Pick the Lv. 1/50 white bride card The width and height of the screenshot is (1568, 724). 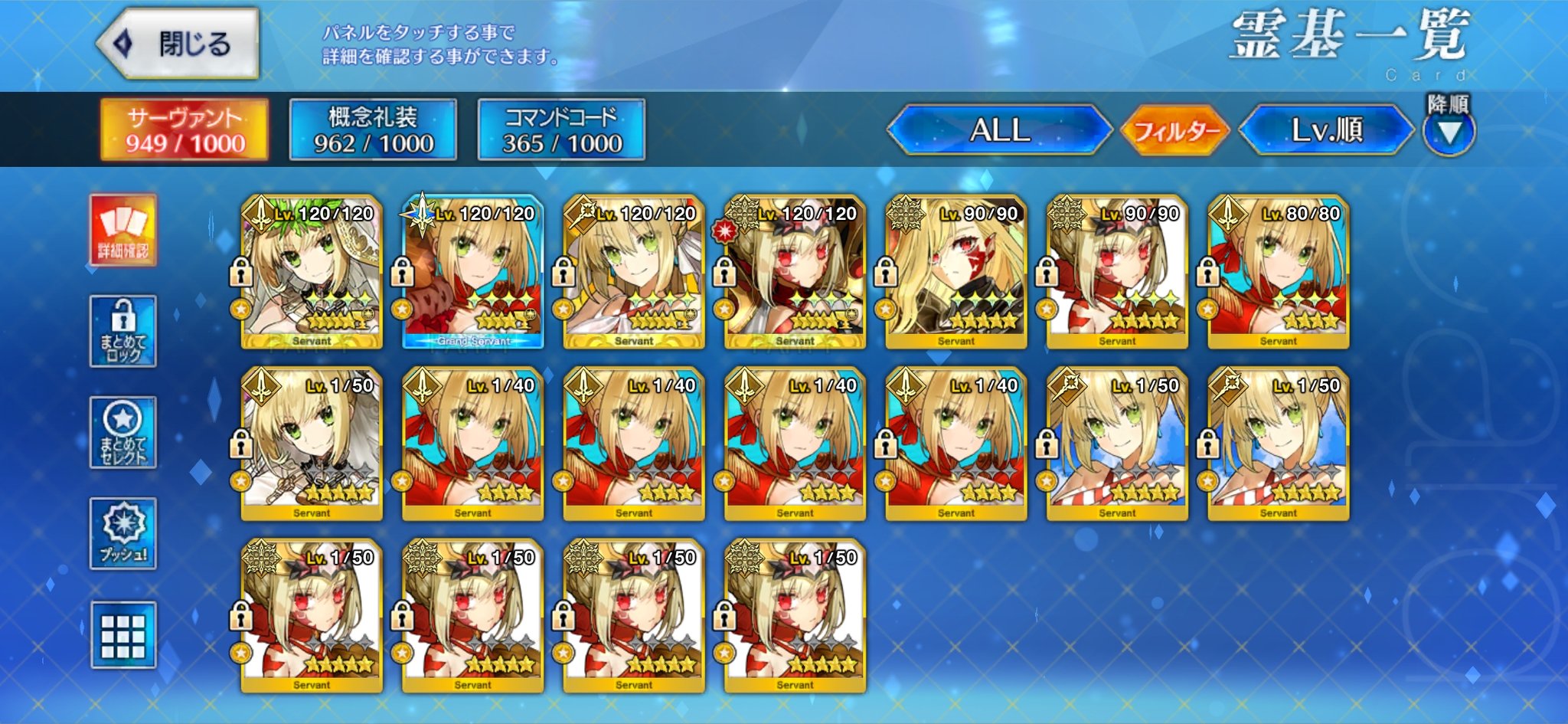(312, 444)
